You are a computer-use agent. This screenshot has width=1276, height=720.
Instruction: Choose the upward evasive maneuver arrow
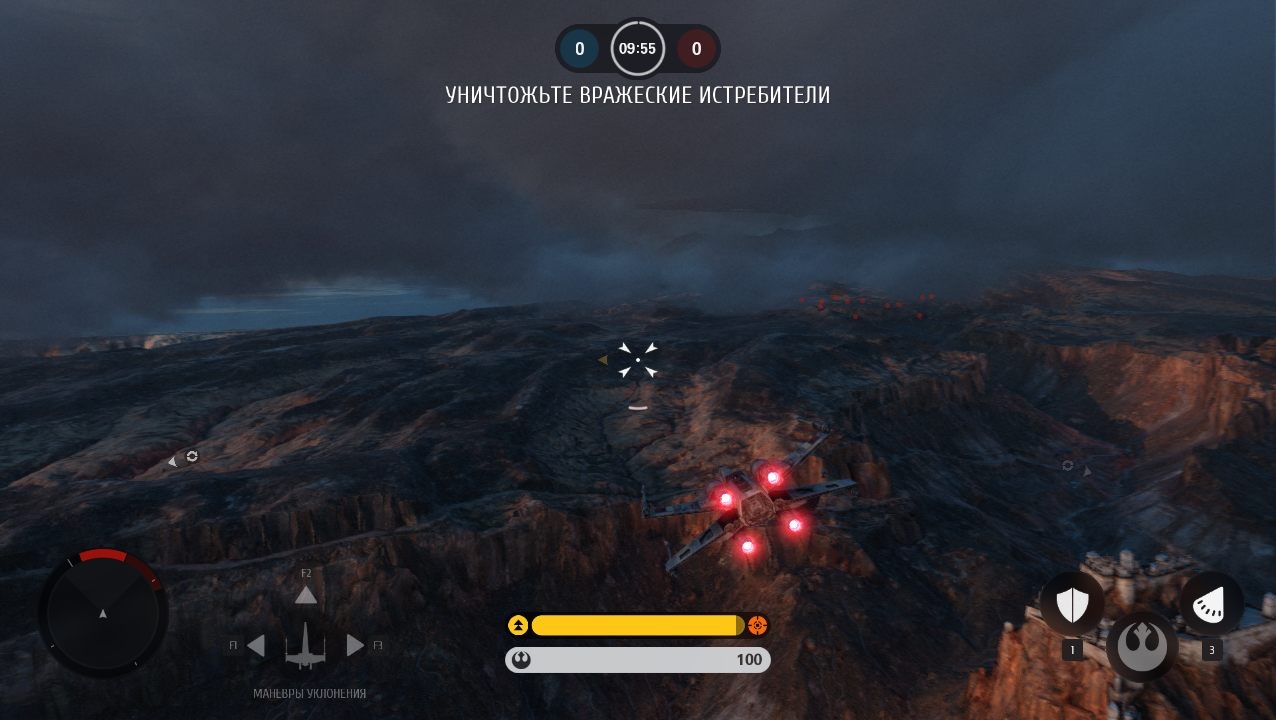coord(305,596)
